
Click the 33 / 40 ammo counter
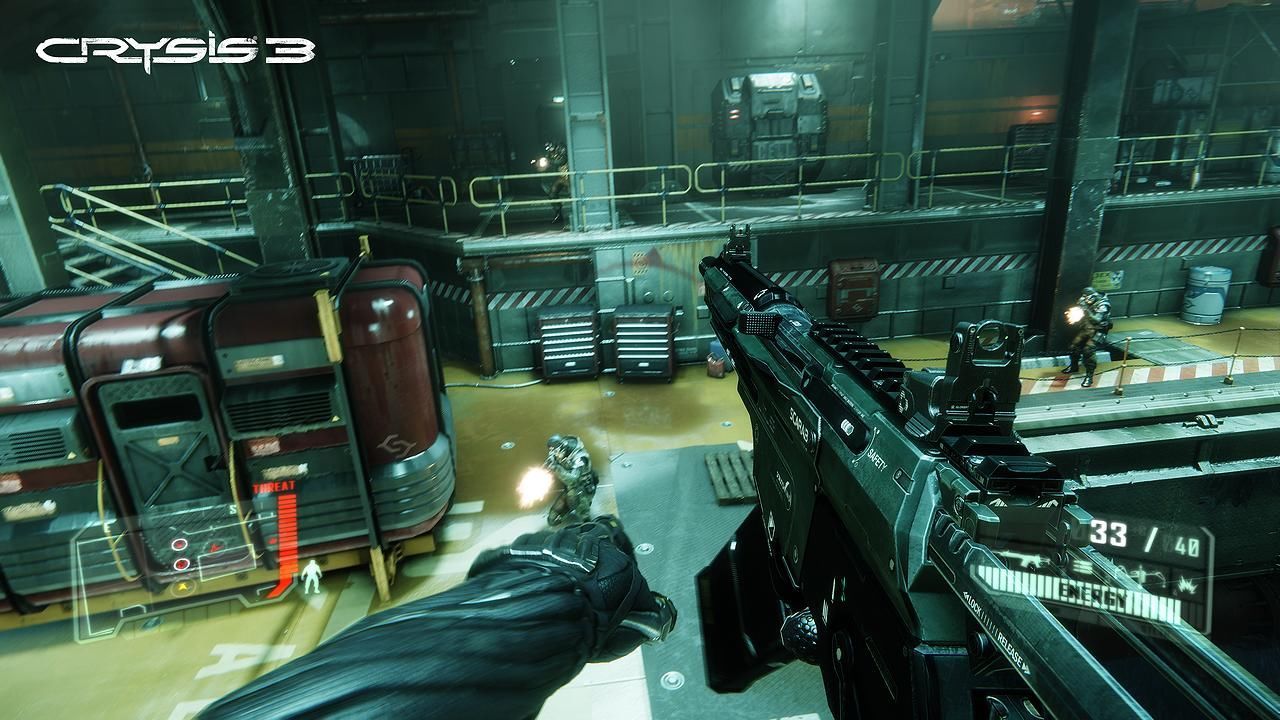[1143, 535]
